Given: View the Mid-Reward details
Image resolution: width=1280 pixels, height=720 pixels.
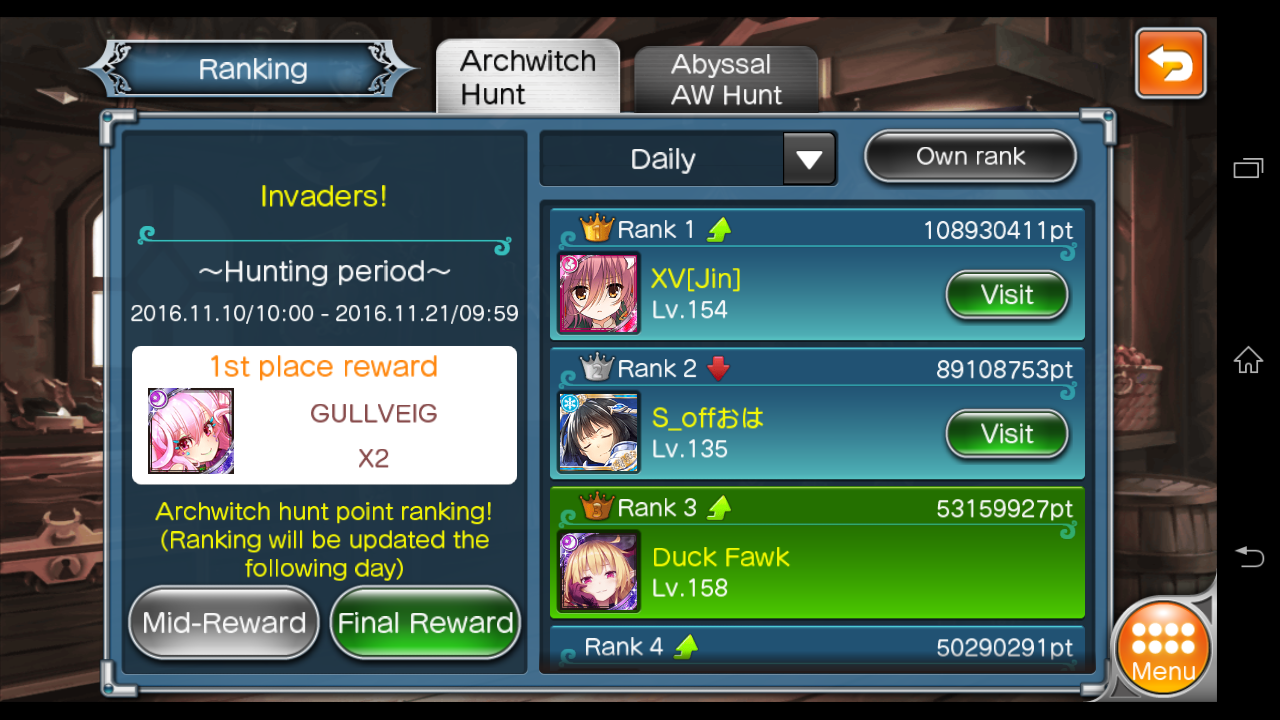Looking at the screenshot, I should pos(223,622).
